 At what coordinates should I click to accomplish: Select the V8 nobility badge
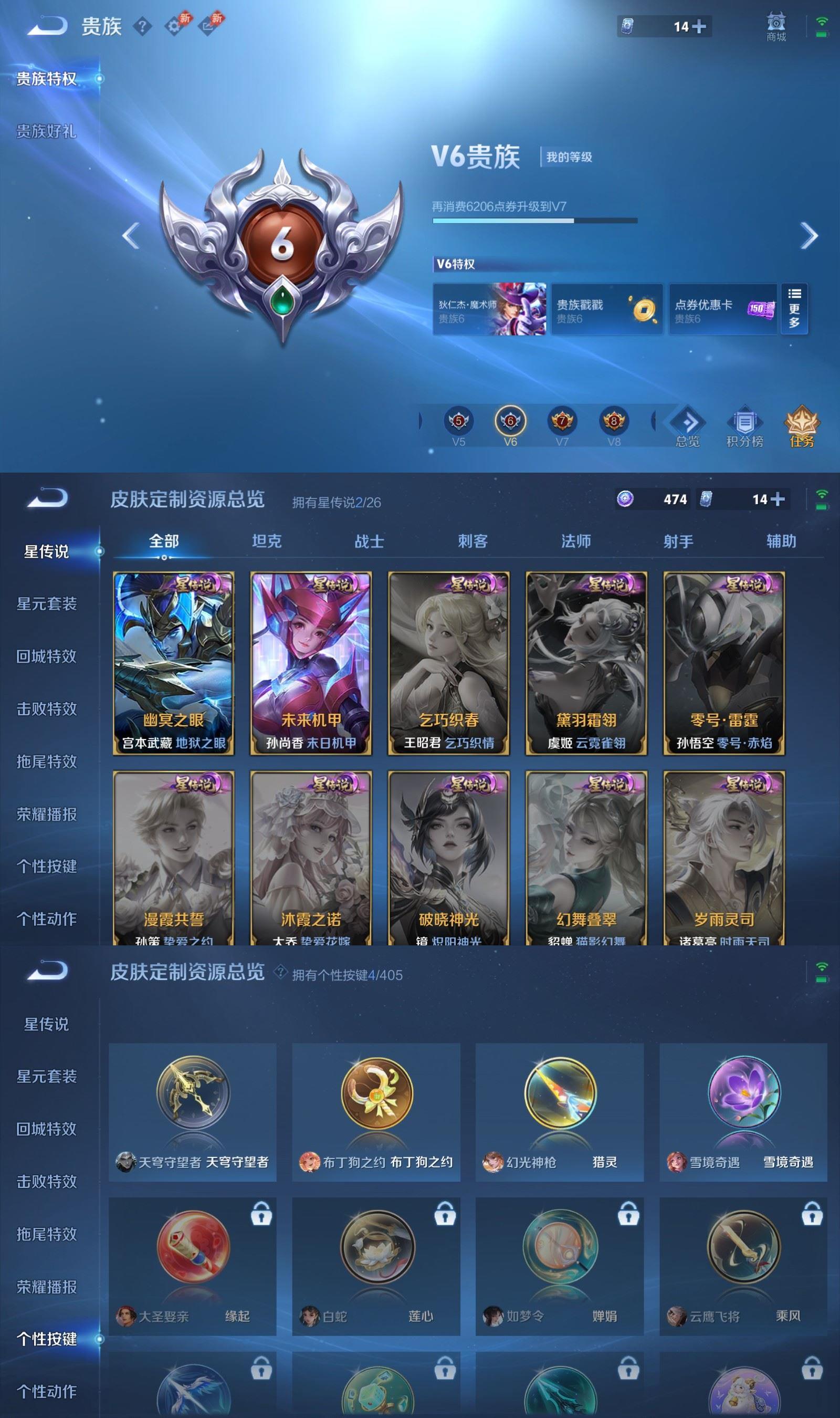coord(614,421)
